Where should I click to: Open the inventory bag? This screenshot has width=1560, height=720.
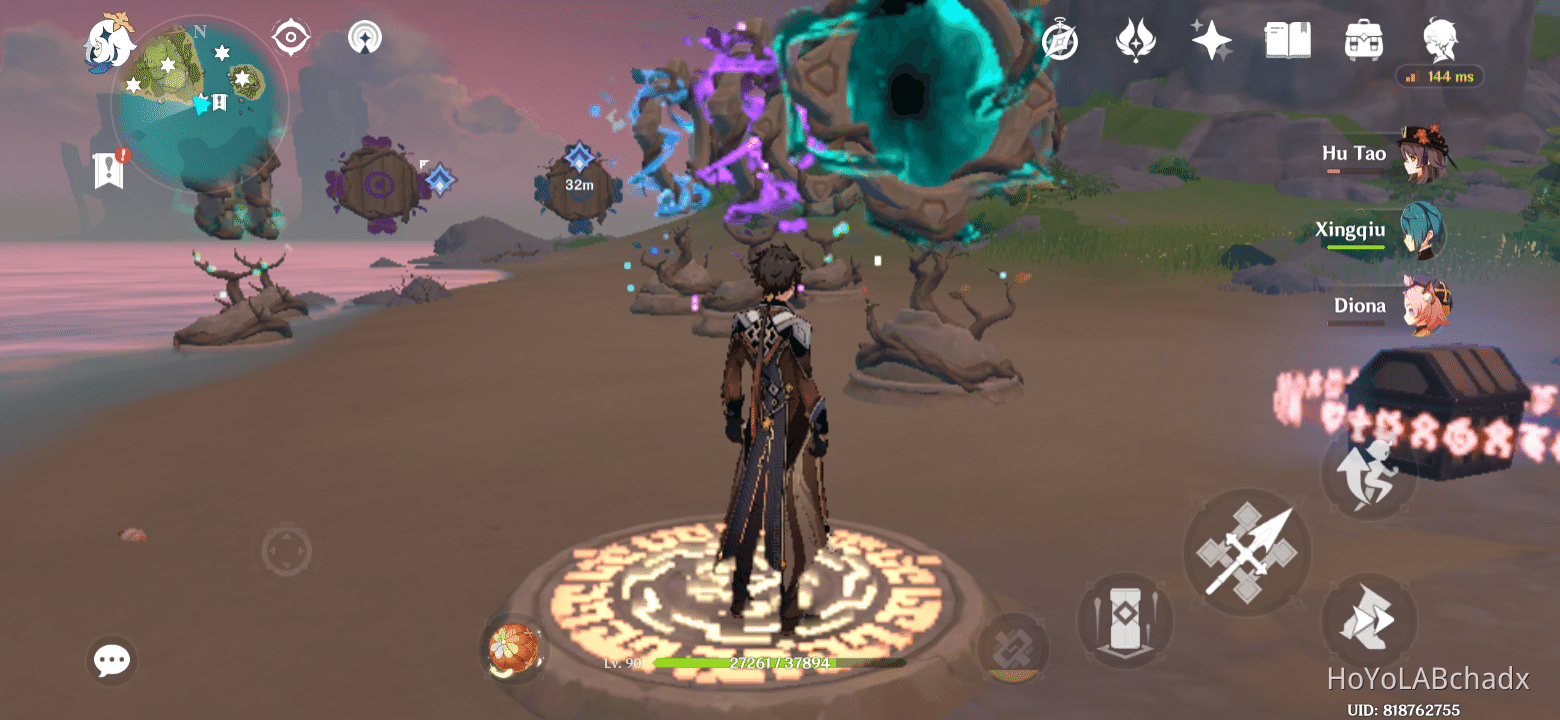(1363, 38)
